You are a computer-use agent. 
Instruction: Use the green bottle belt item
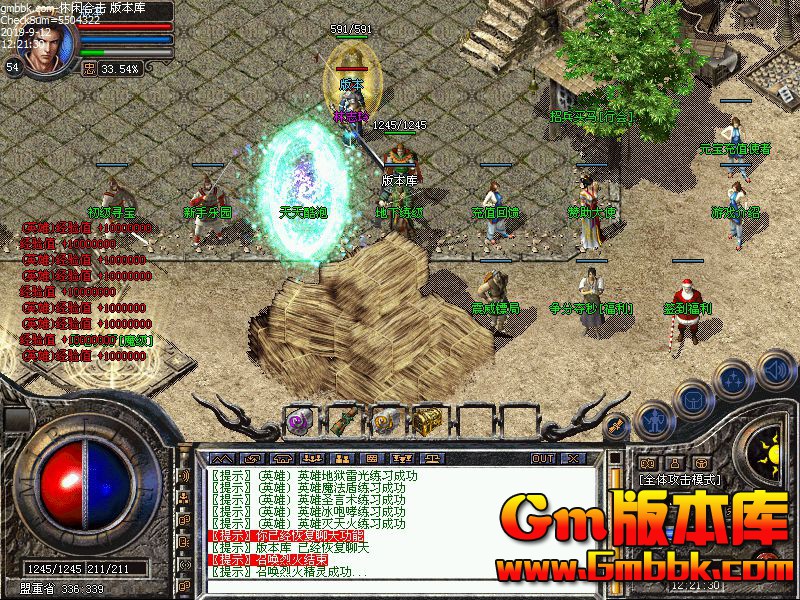pos(342,418)
